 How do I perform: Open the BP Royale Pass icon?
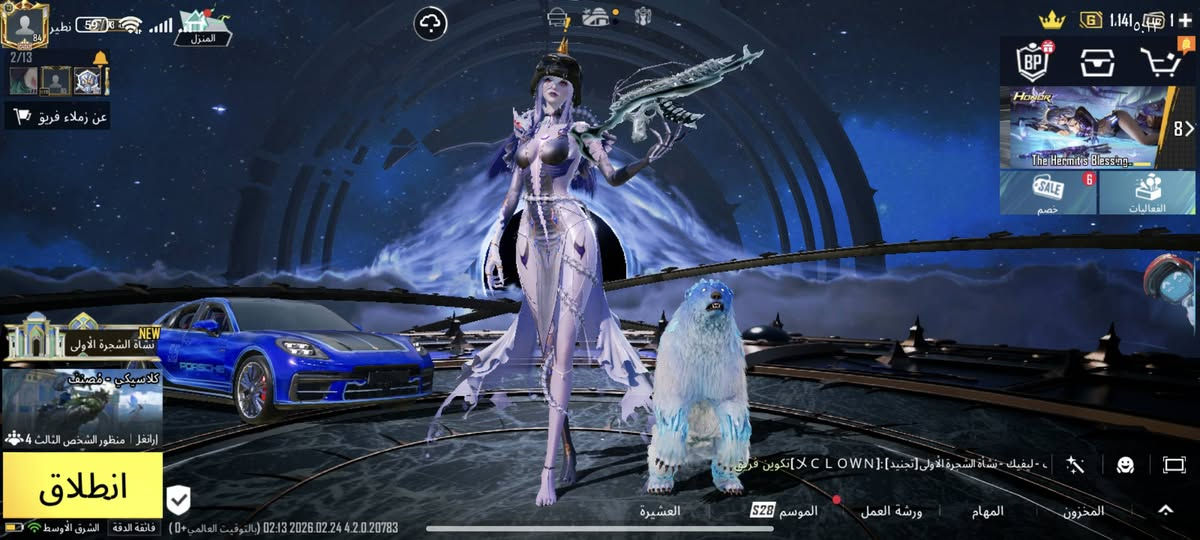1032,62
